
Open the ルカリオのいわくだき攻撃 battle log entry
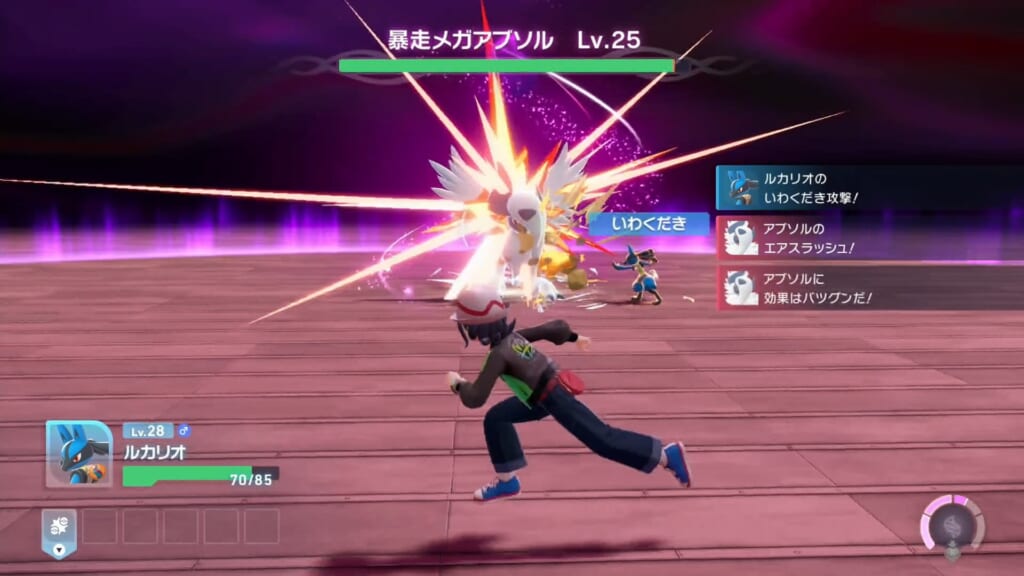(868, 187)
